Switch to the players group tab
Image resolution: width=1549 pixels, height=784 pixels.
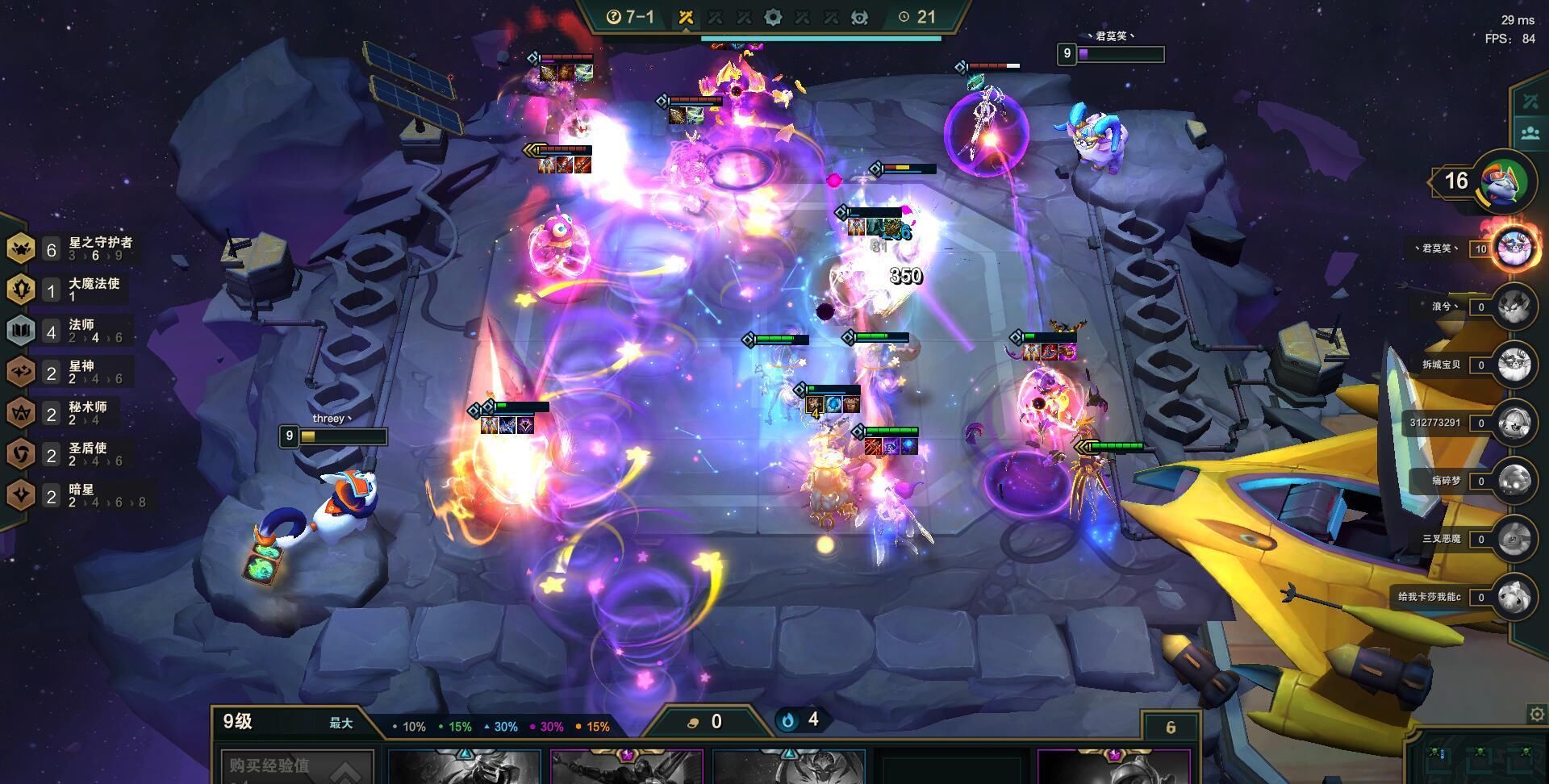click(1530, 133)
